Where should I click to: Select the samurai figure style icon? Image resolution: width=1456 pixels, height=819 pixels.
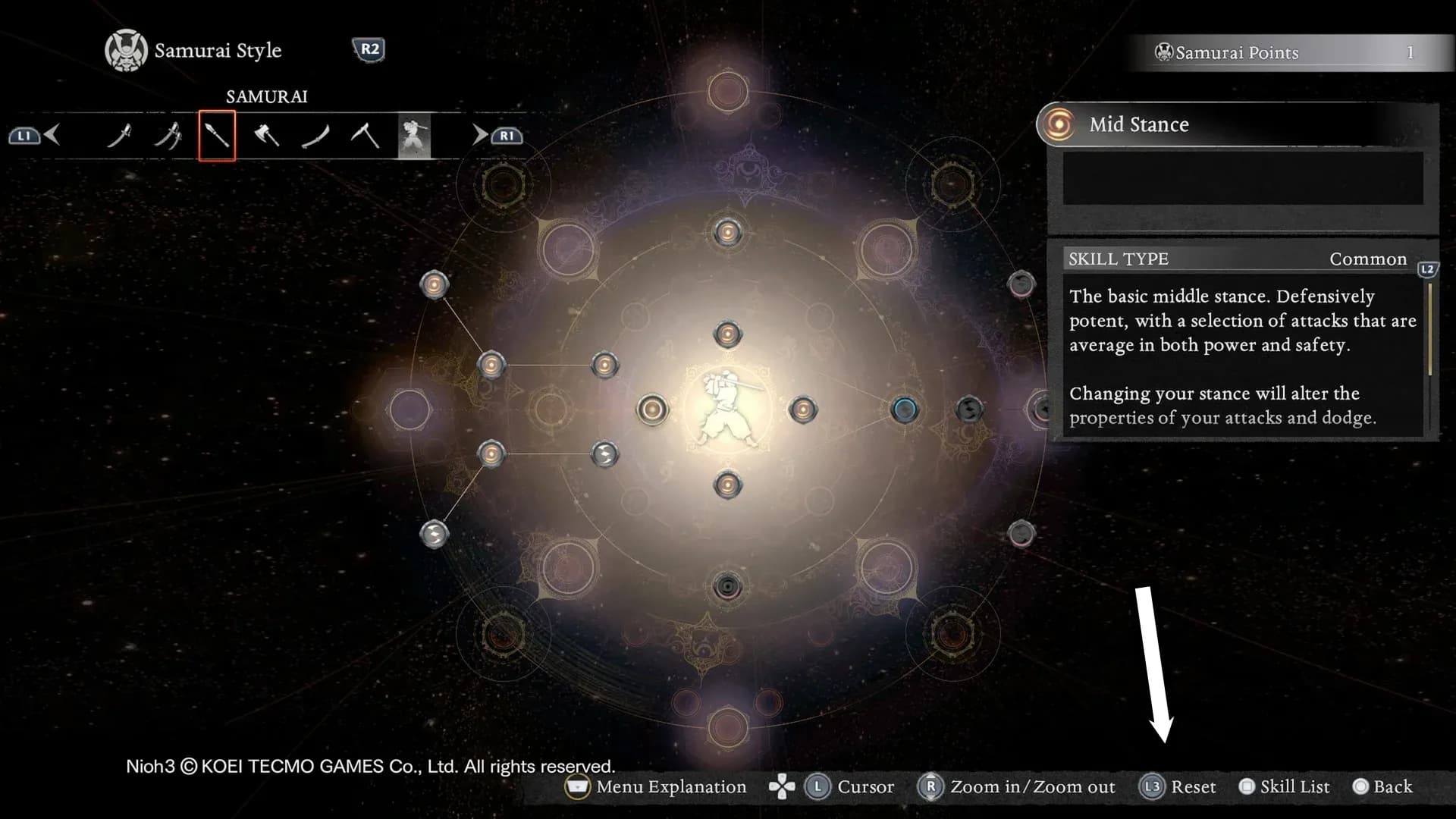click(414, 136)
